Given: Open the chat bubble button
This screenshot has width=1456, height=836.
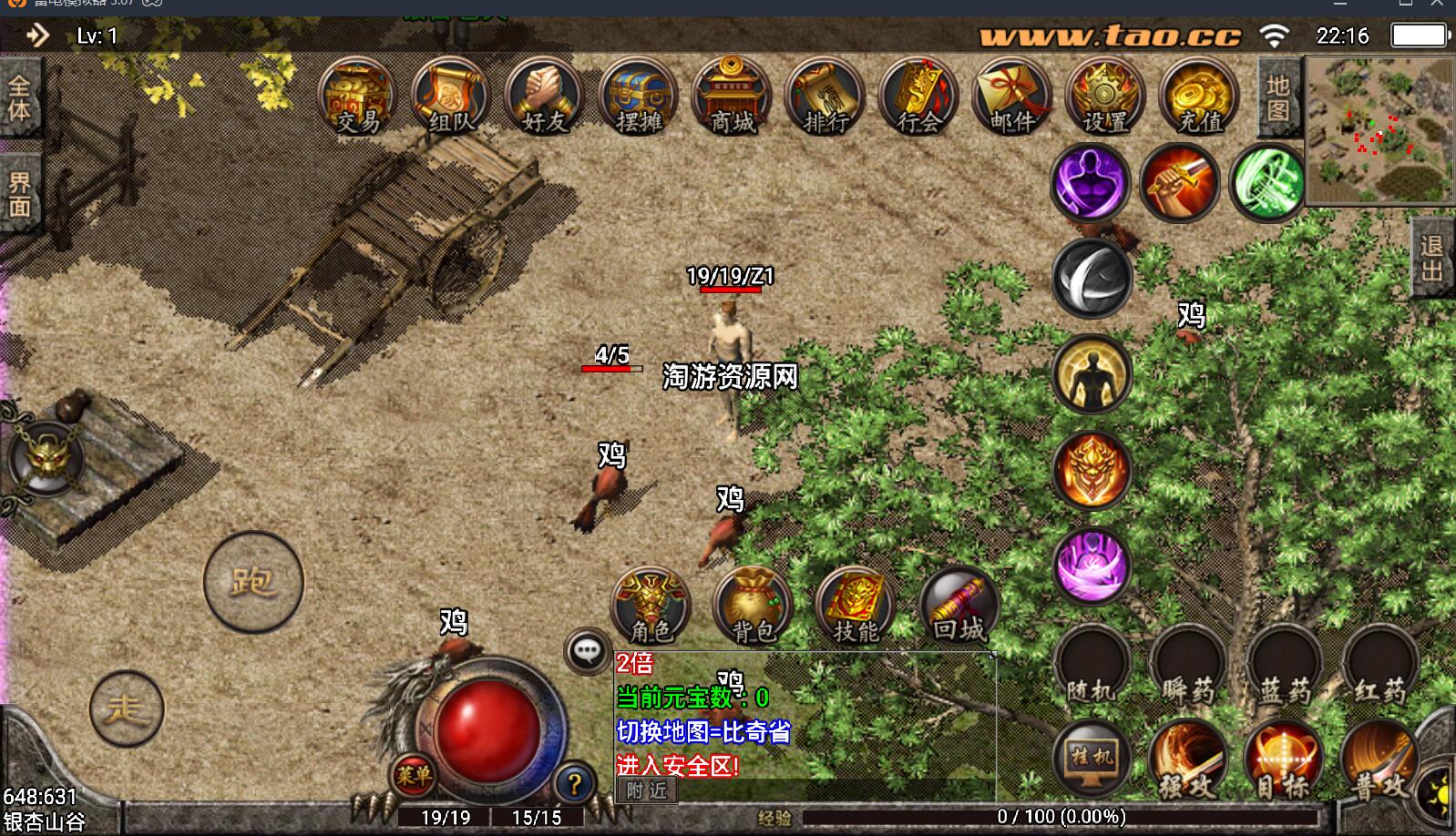Looking at the screenshot, I should click(587, 651).
